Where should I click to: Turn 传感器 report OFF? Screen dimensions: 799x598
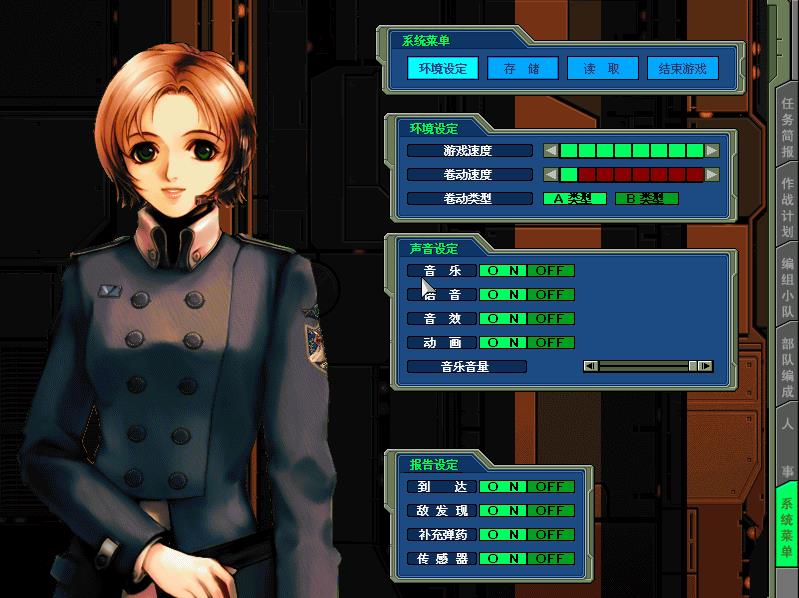tap(550, 559)
